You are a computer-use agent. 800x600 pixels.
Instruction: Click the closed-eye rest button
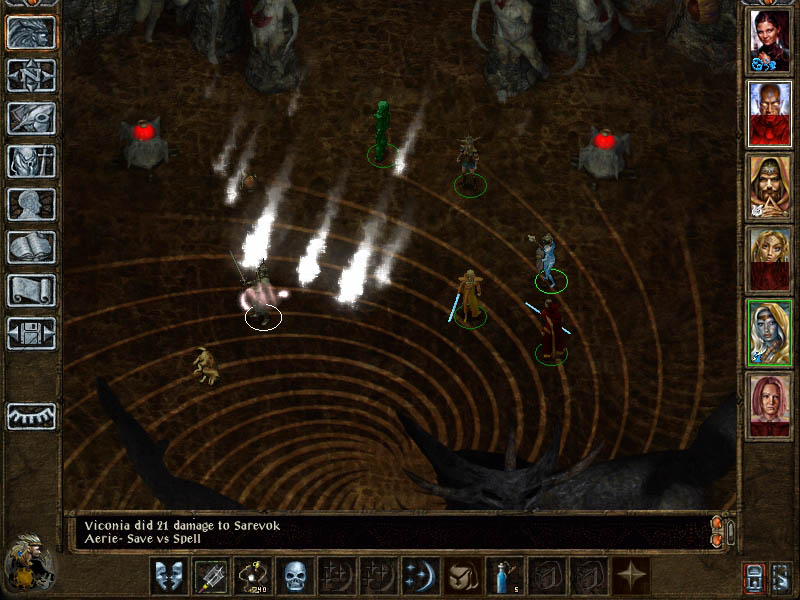coord(31,415)
